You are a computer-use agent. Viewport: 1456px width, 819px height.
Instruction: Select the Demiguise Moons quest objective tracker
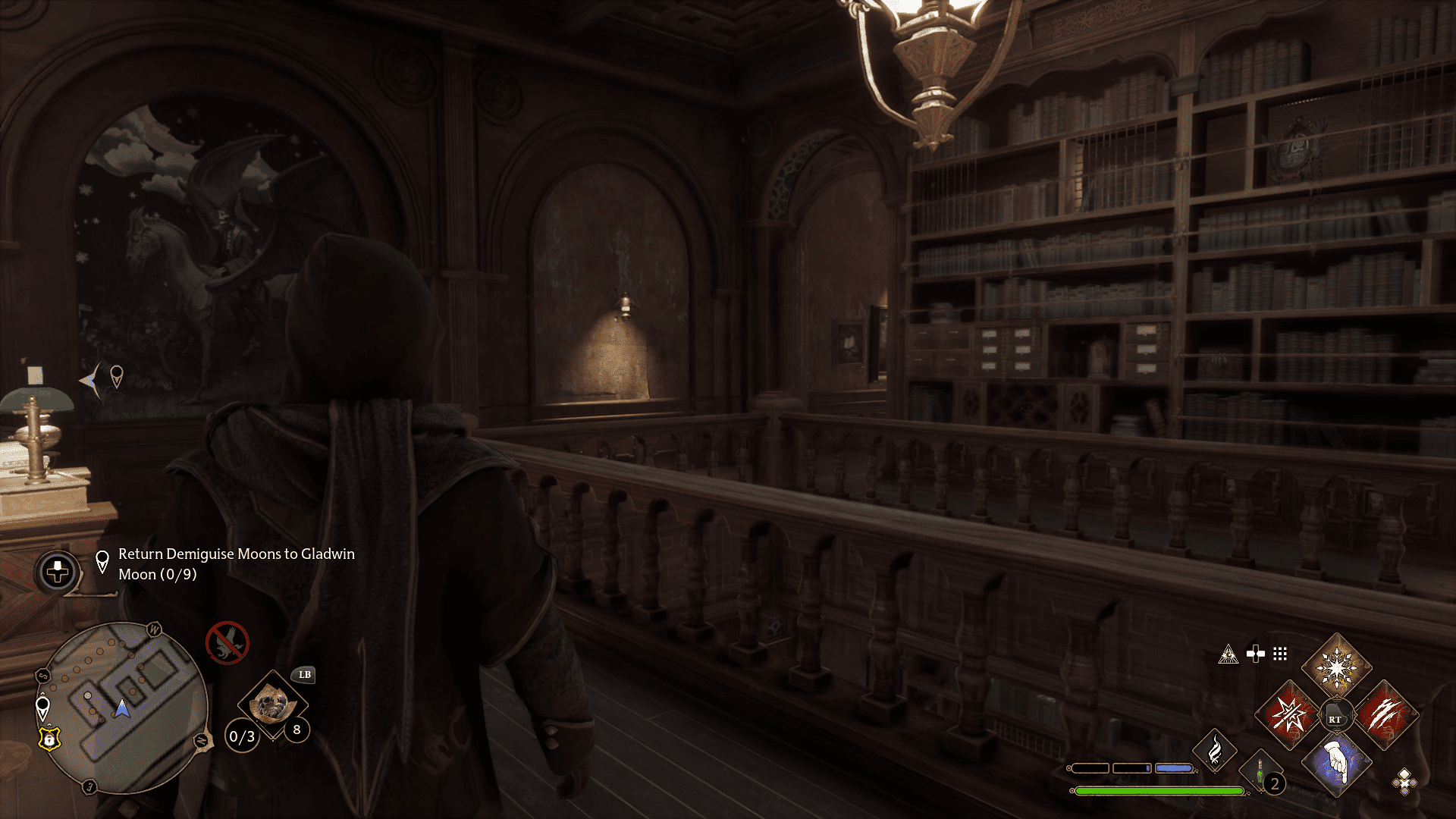(236, 564)
